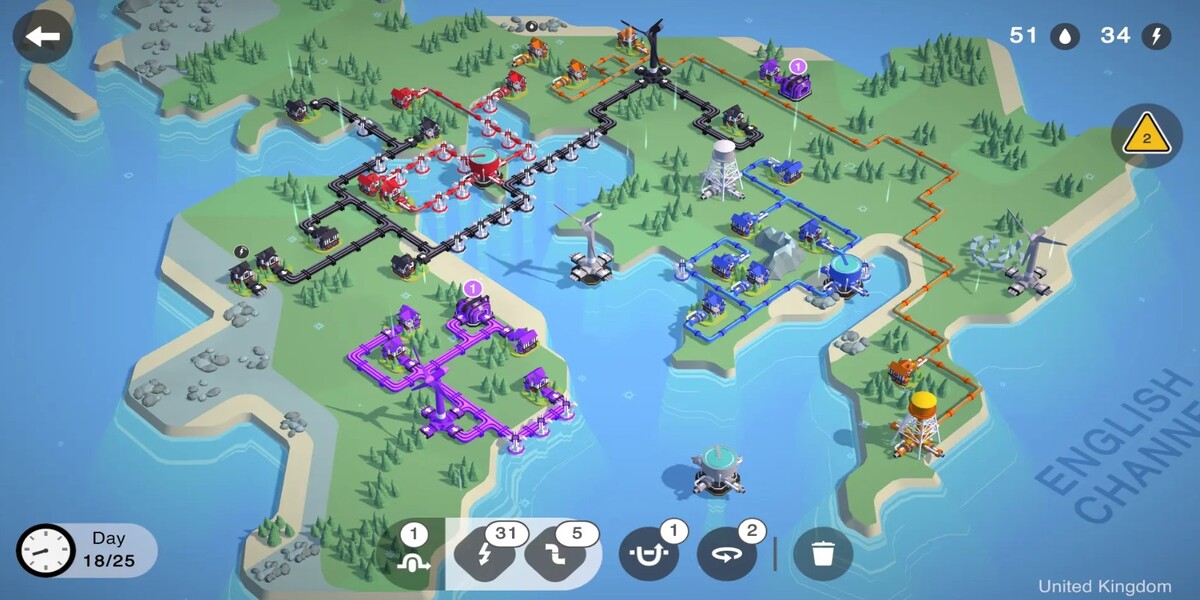This screenshot has height=600, width=1200.
Task: Select the bridge tool with count 1
Action: (411, 554)
